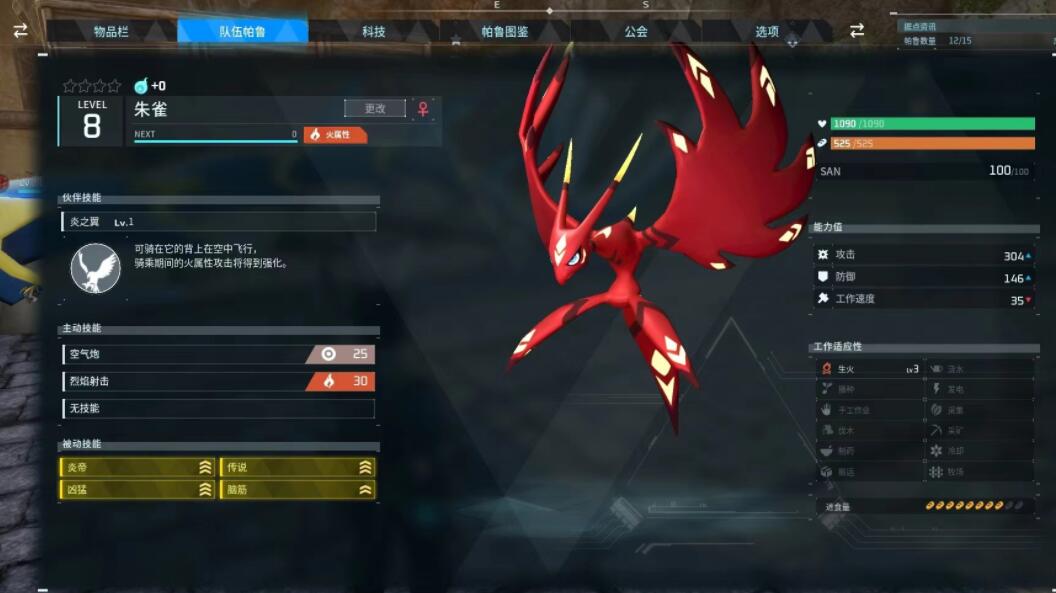This screenshot has width=1056, height=593.
Task: Select the 传说 passive skill
Action: (297, 467)
